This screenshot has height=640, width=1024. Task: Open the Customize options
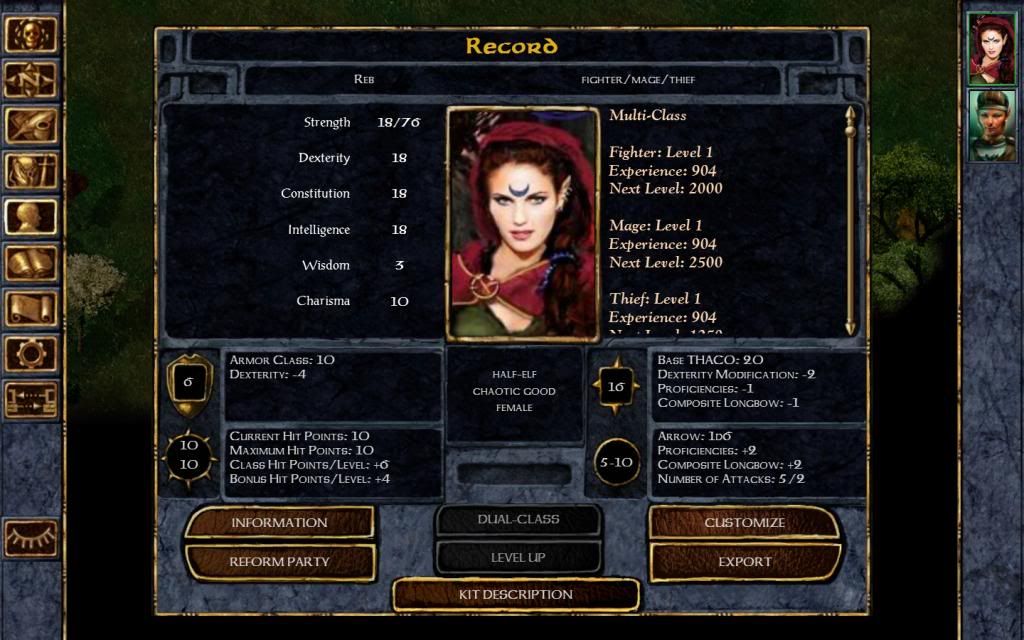pos(744,522)
